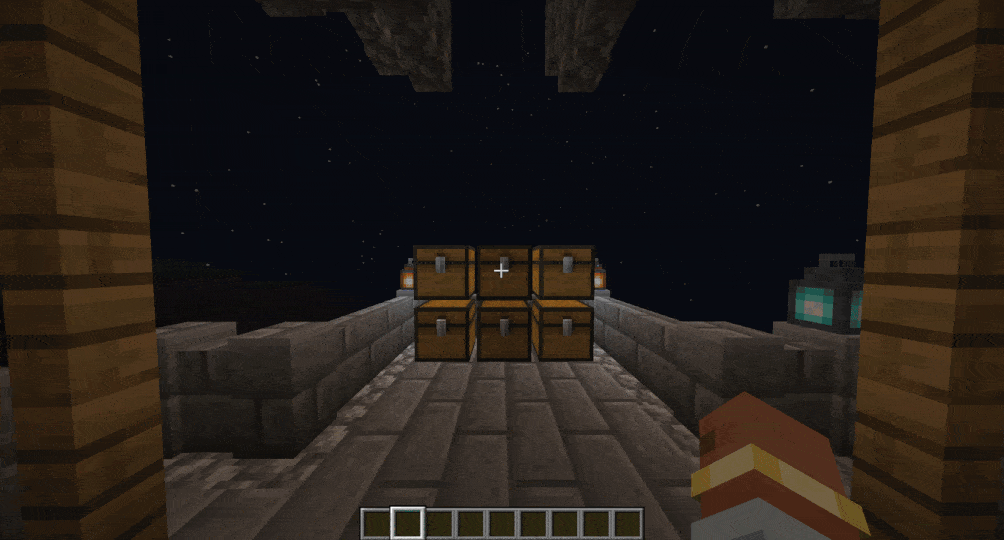1004x540 pixels.
Task: Select the highlighted hotbar slot
Action: click(408, 523)
